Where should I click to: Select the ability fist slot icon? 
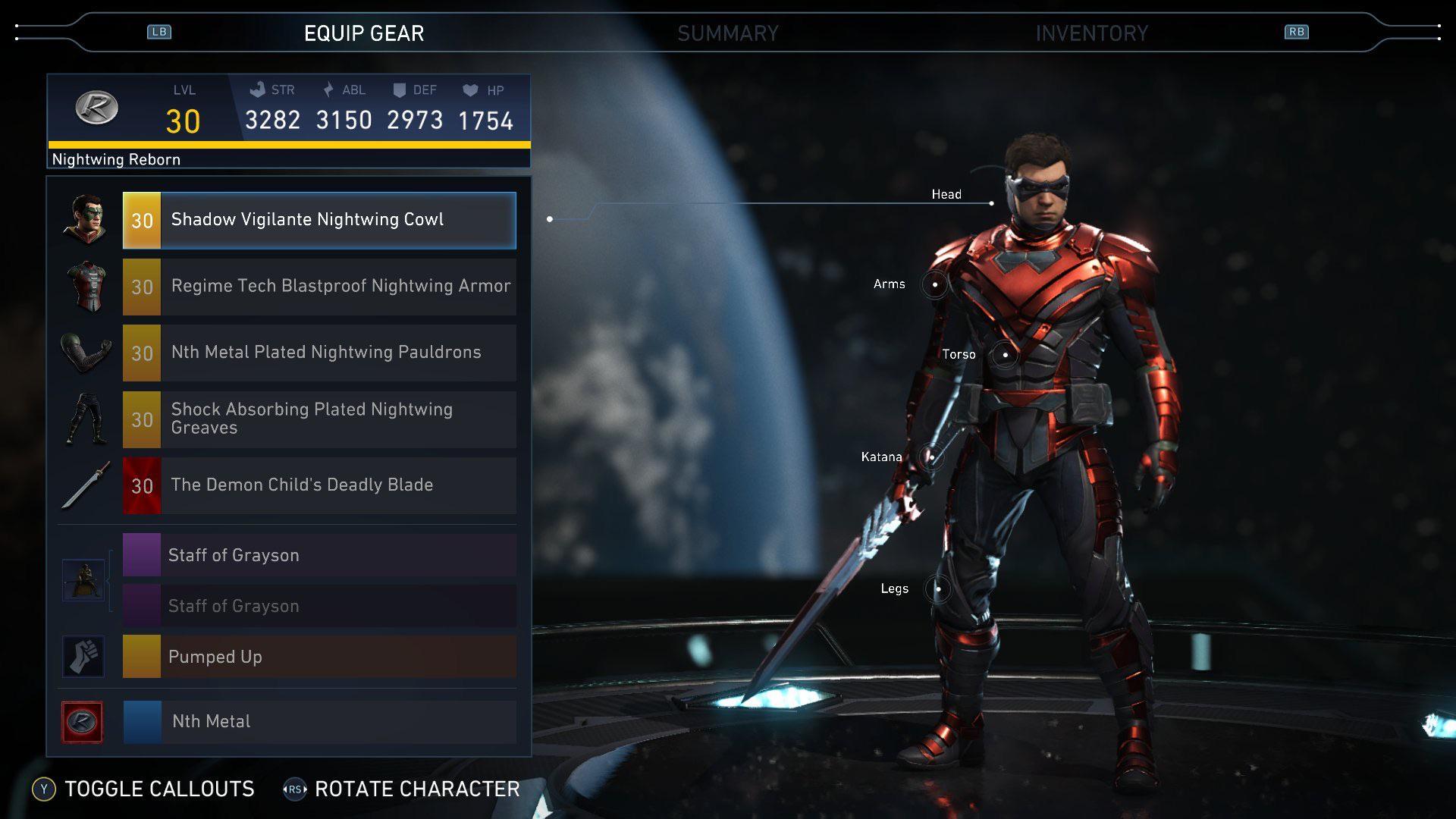click(83, 657)
